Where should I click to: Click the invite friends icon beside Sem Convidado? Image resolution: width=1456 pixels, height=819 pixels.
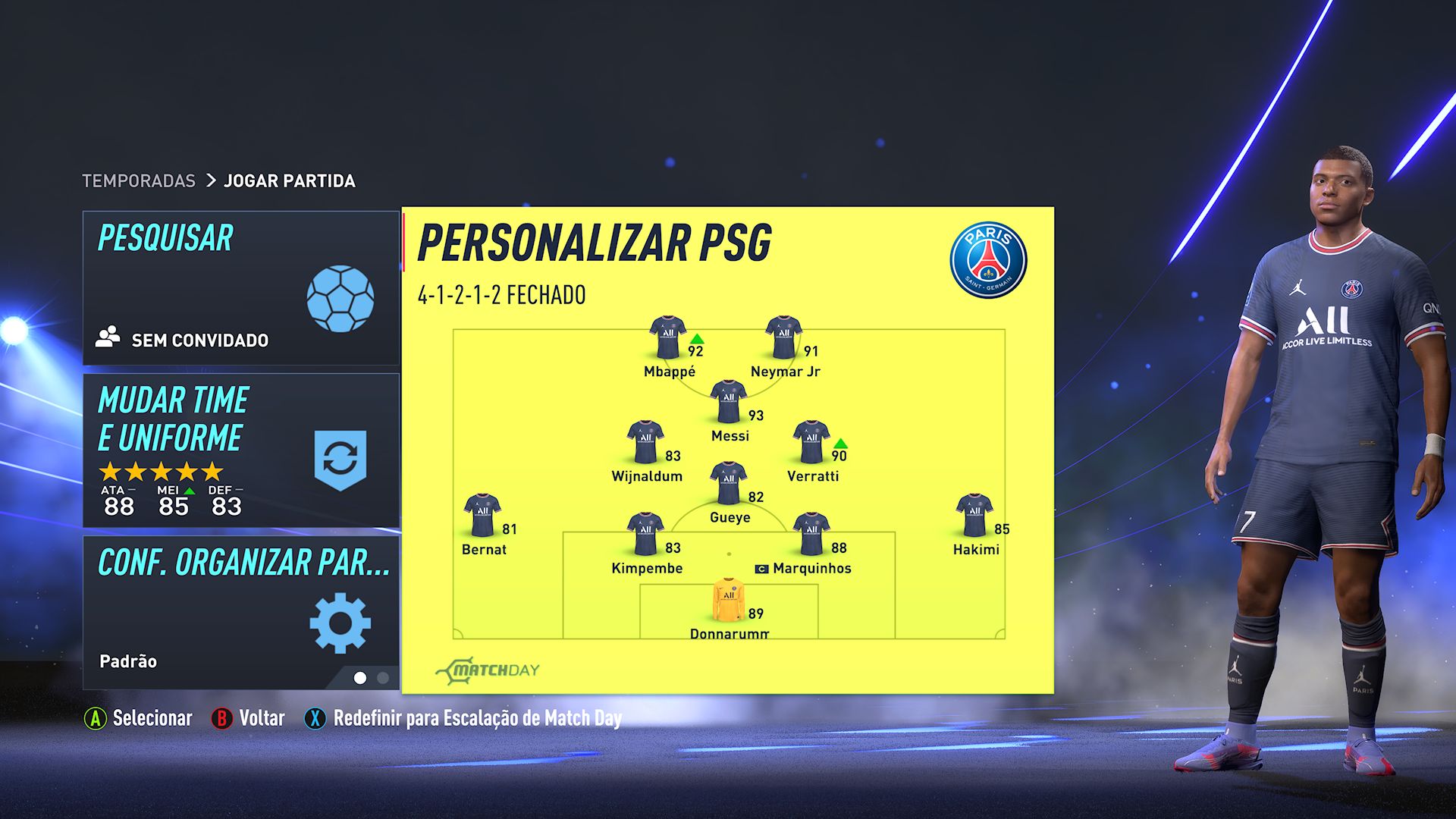[108, 336]
